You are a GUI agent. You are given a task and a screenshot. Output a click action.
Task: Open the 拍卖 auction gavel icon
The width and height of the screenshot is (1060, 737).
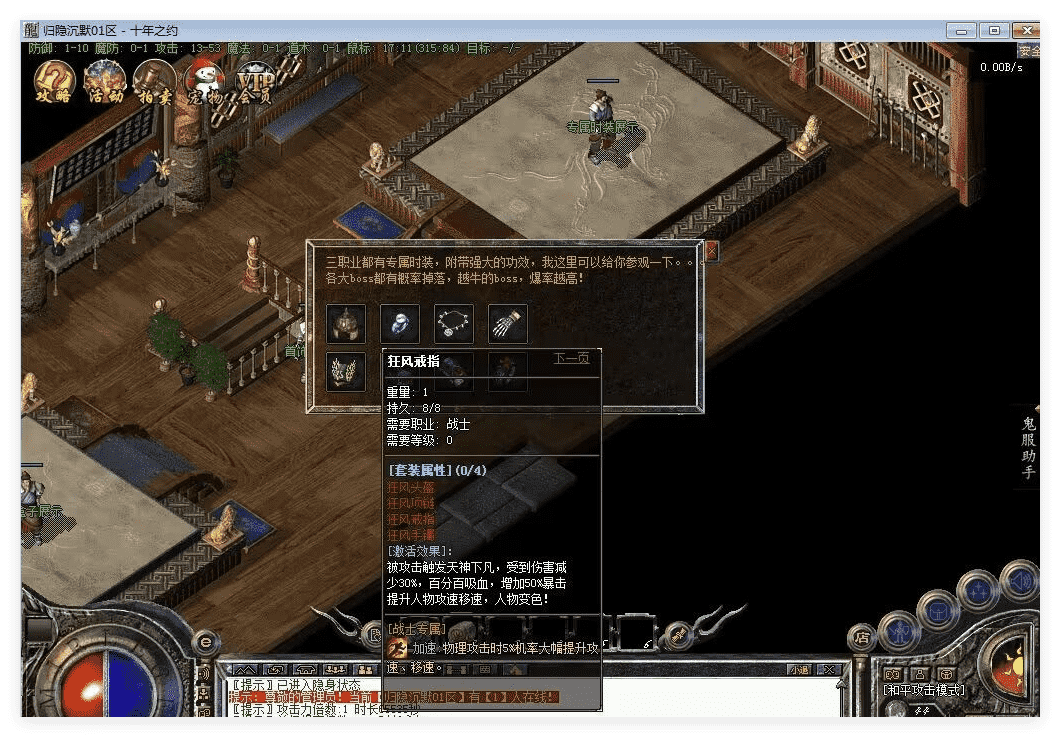tap(154, 80)
